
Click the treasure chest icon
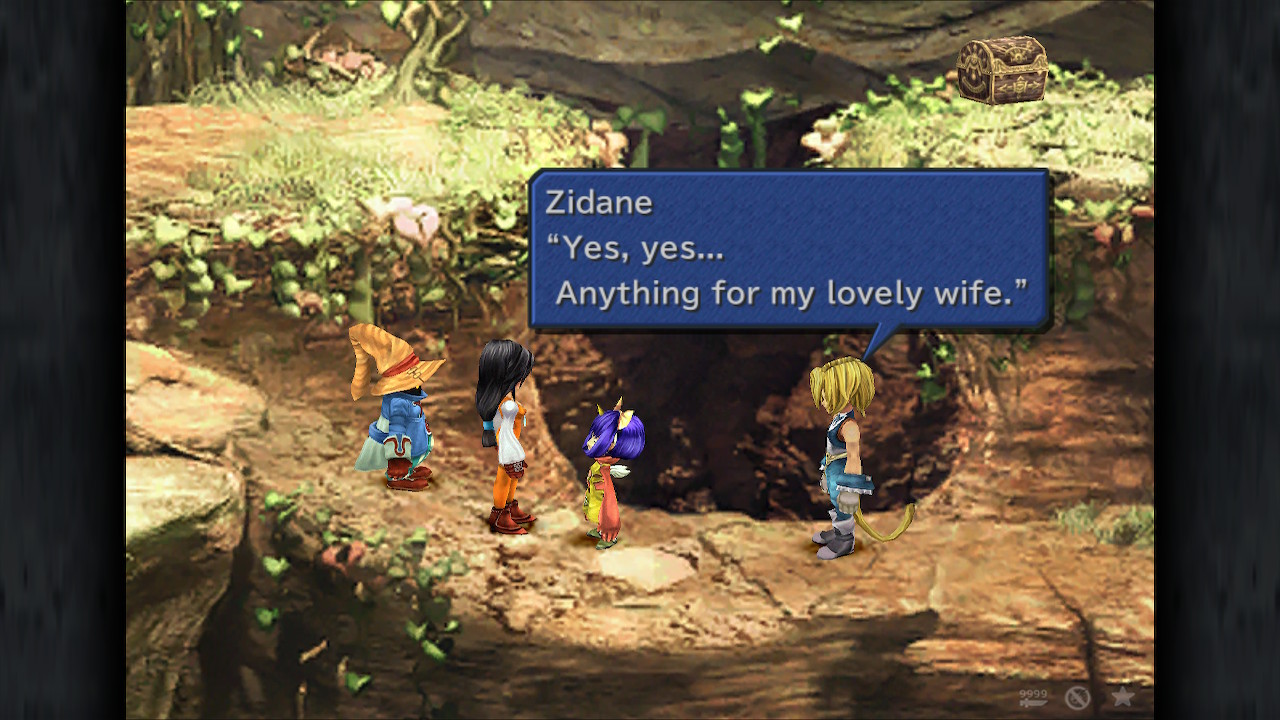click(x=1001, y=70)
